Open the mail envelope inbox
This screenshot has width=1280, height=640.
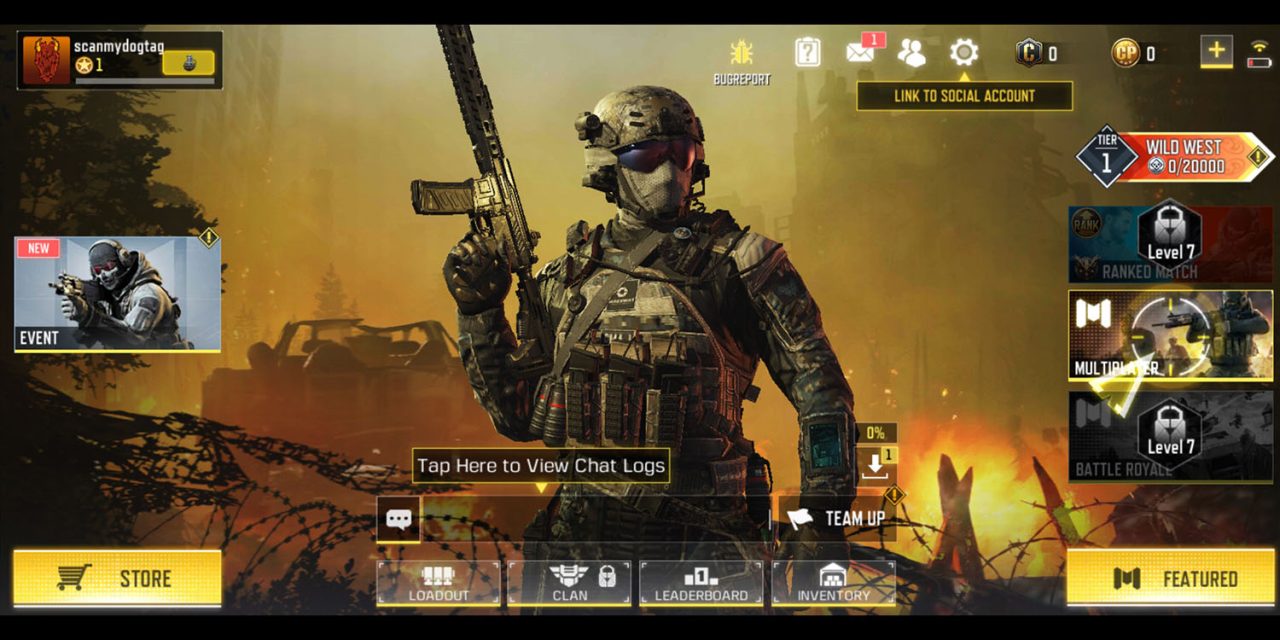tap(860, 52)
